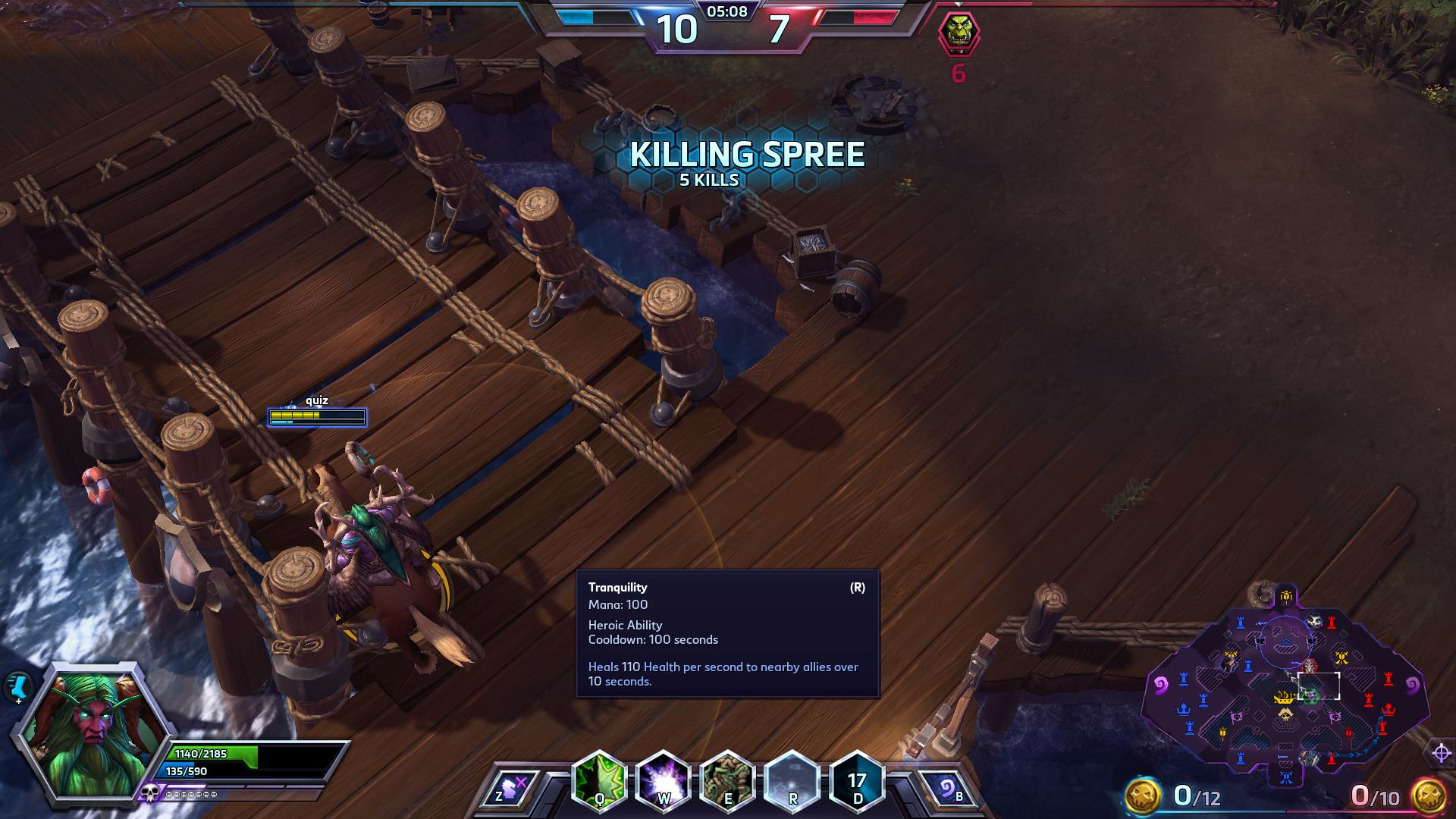1456x819 pixels.
Task: Activate the minimap ping crosshair button
Action: tap(1442, 753)
